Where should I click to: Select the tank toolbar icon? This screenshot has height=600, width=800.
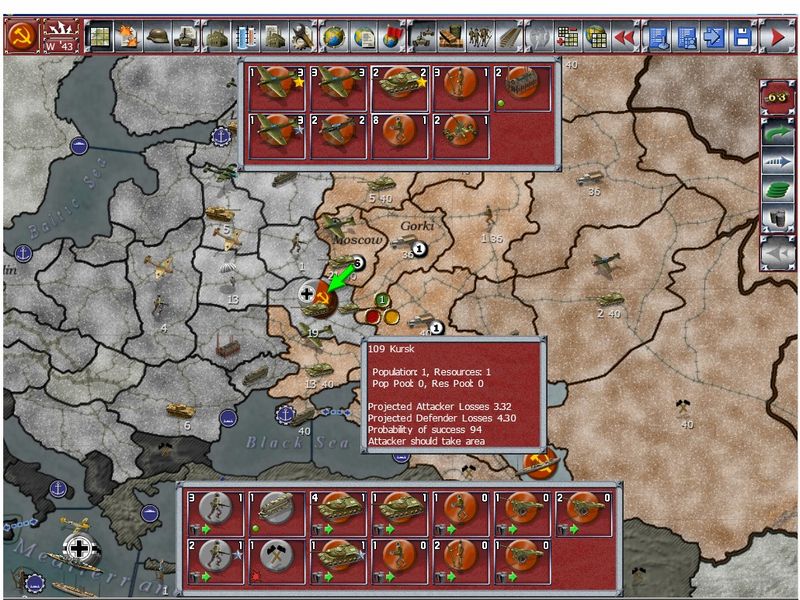(186, 38)
